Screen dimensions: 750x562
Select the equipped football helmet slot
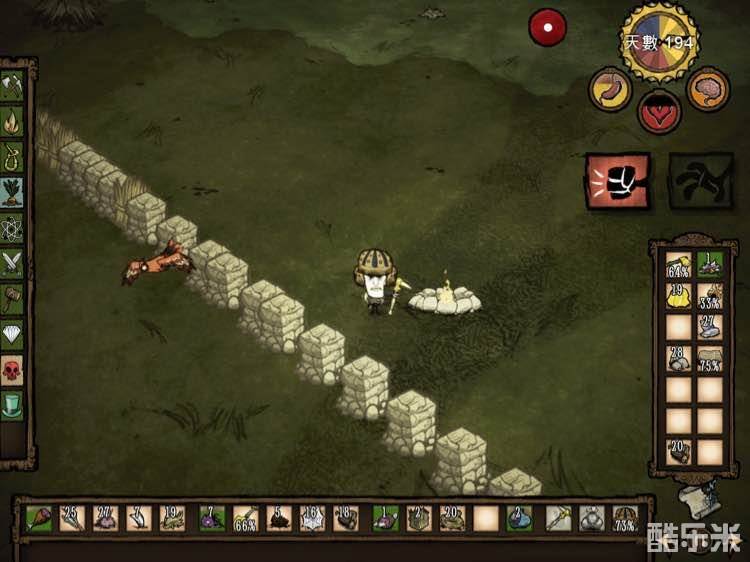626,518
